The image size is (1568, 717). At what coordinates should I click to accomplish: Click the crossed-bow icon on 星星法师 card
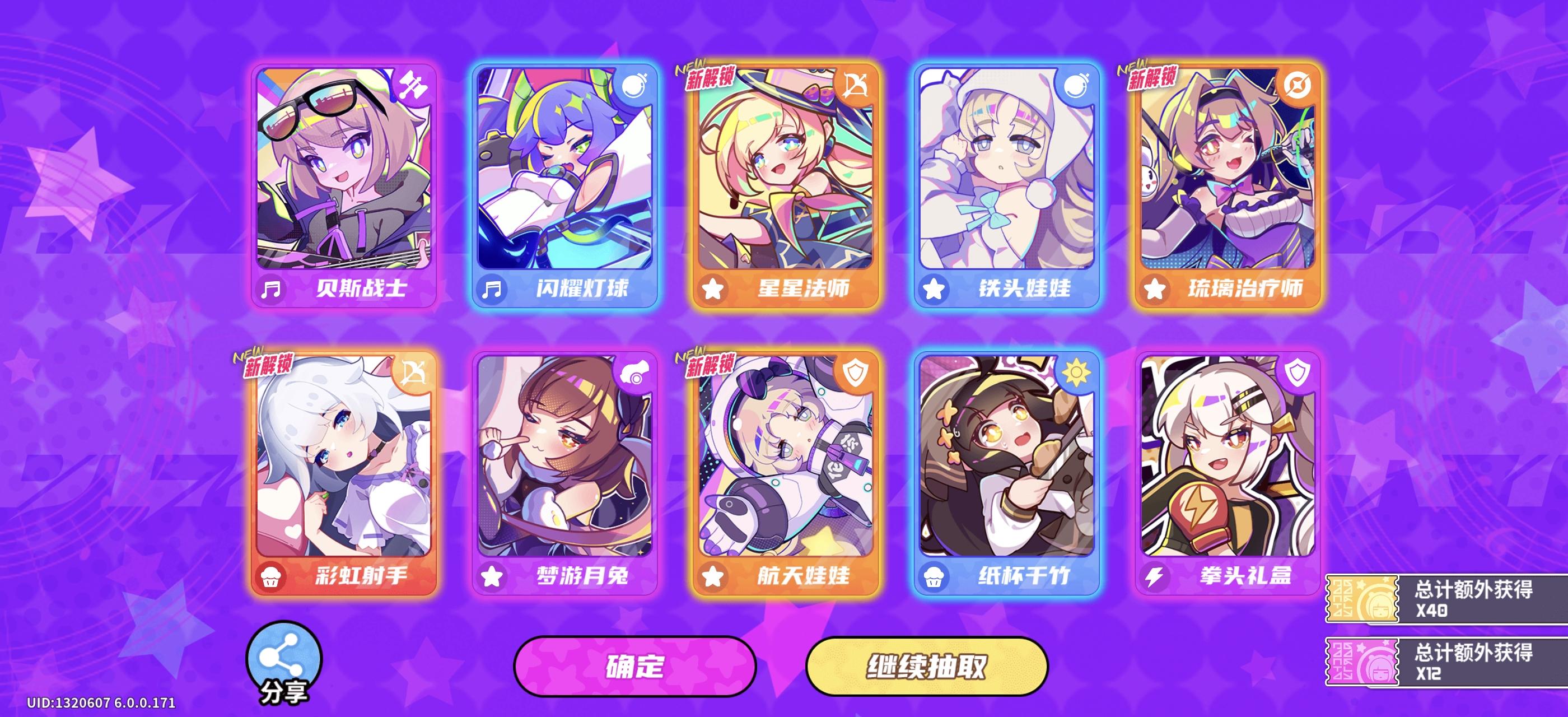pos(855,85)
